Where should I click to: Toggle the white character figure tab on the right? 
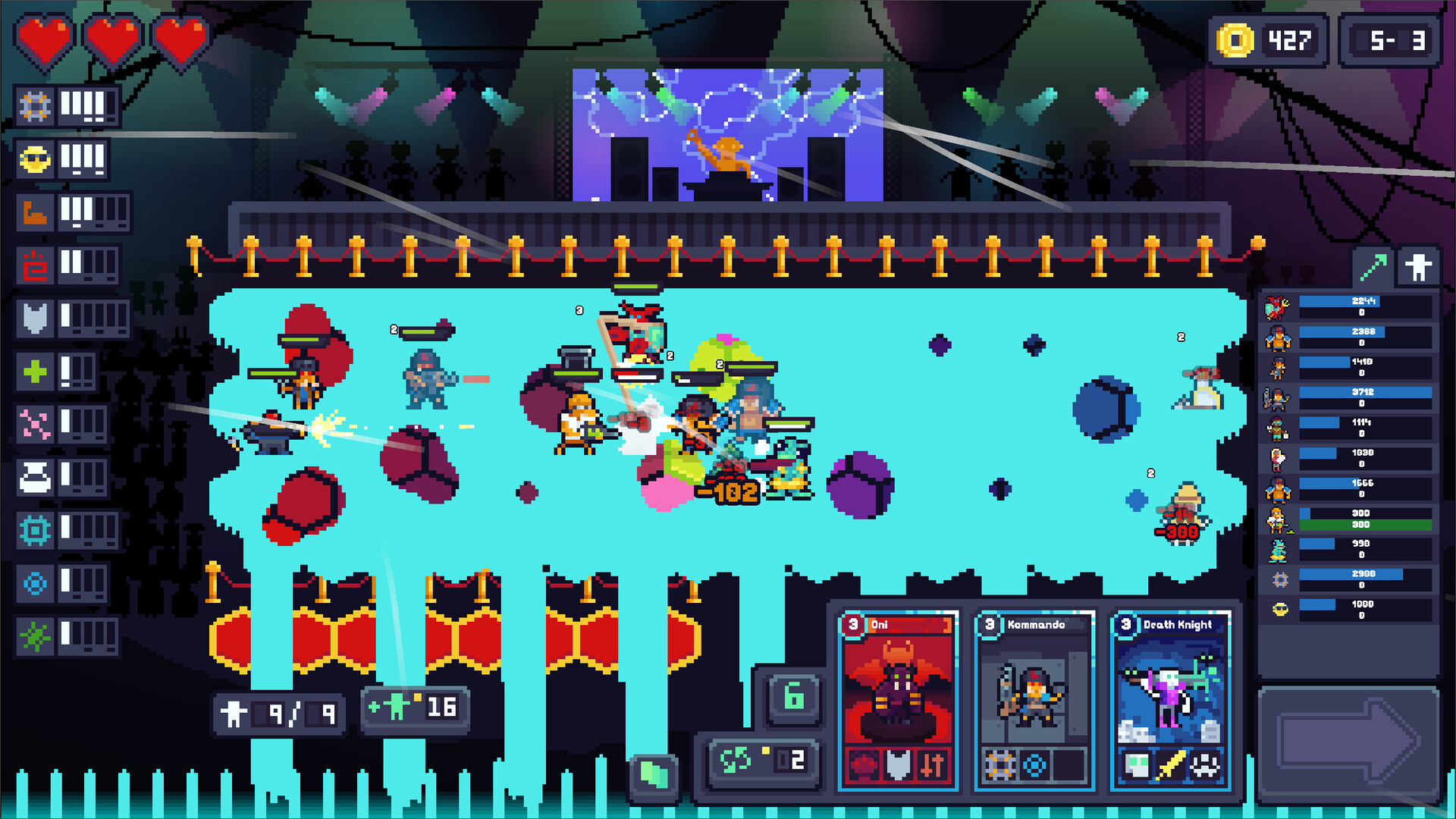pyautogui.click(x=1418, y=266)
